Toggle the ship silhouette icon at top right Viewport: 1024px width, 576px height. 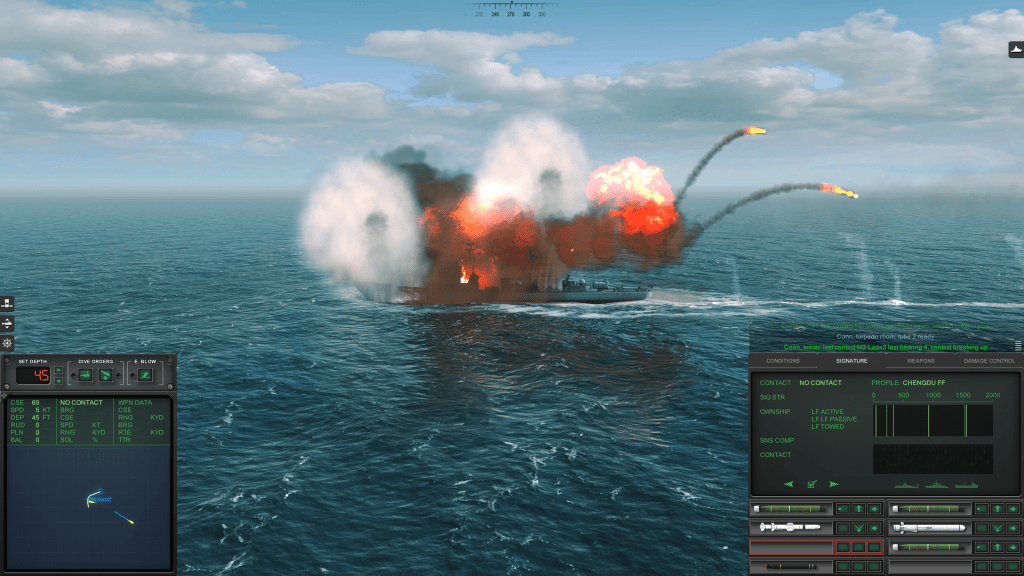1016,49
